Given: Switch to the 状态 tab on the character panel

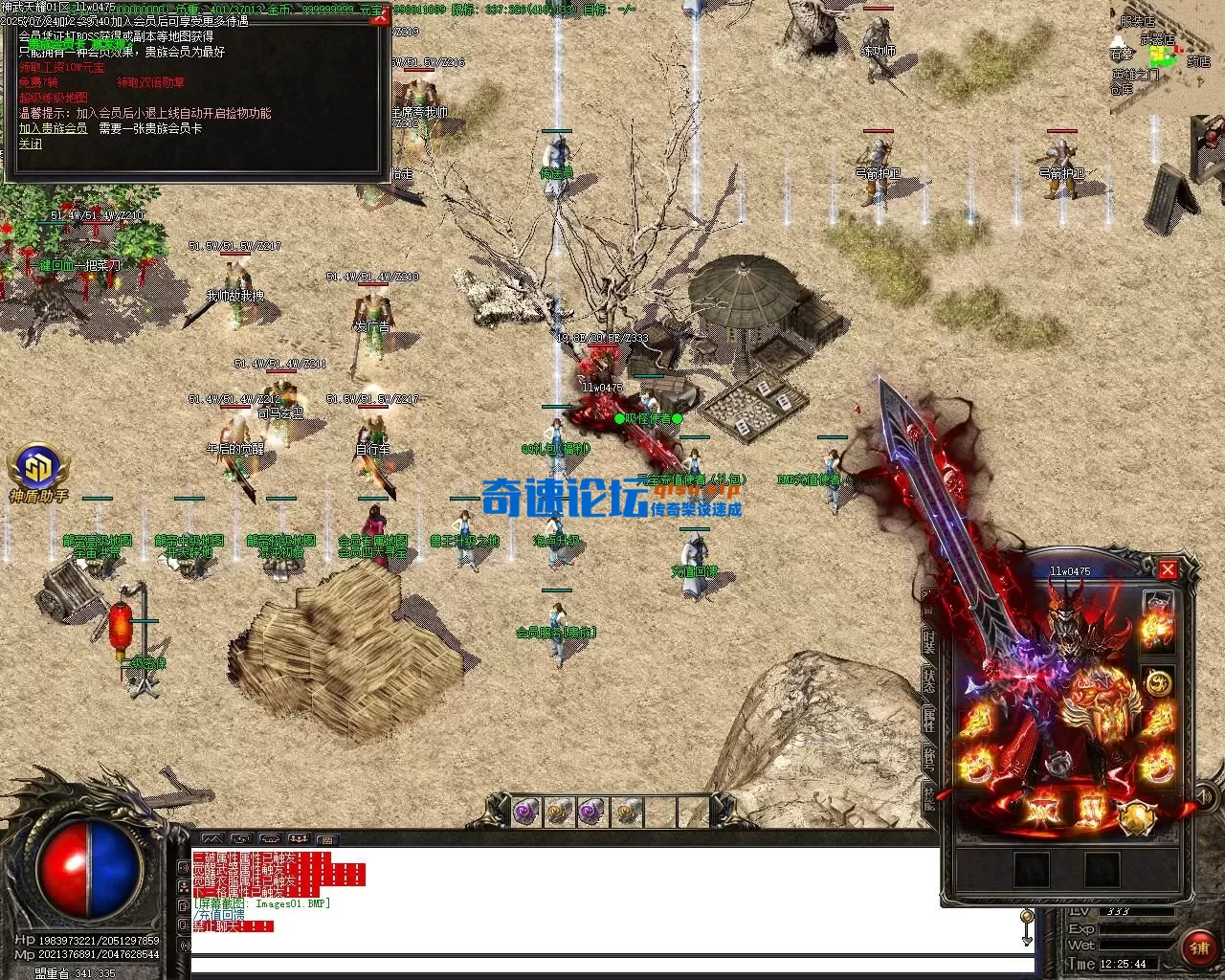Looking at the screenshot, I should pyautogui.click(x=927, y=679).
